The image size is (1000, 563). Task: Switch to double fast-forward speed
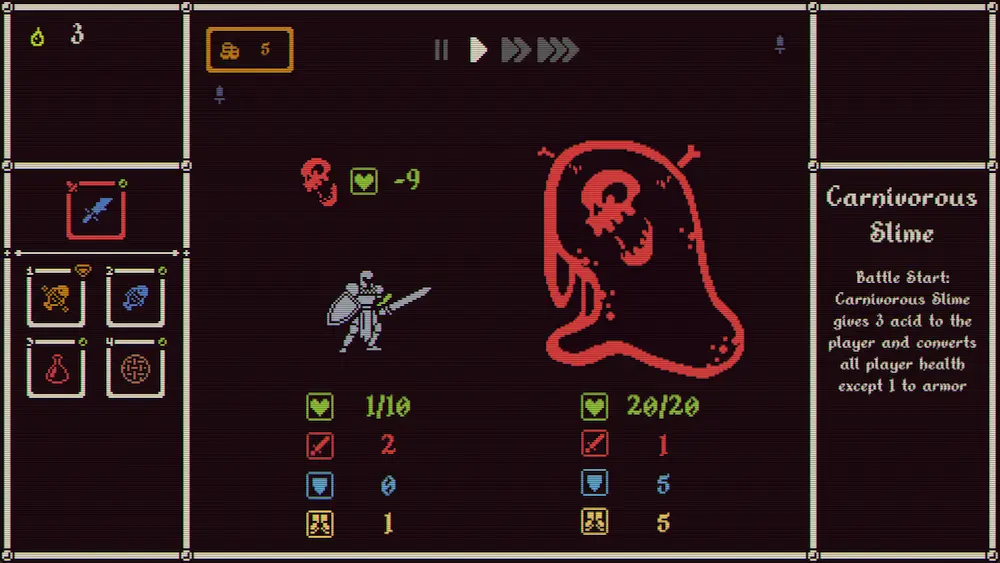click(x=515, y=50)
